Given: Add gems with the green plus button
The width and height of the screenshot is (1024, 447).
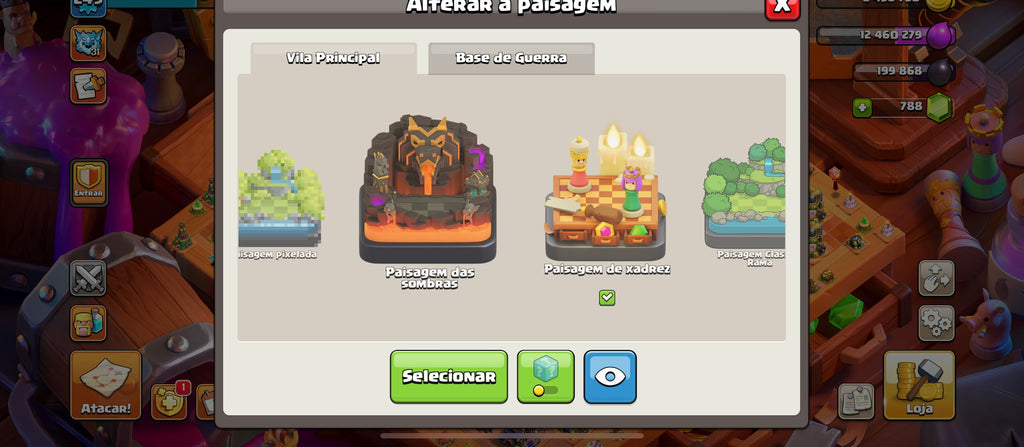Looking at the screenshot, I should 862,106.
